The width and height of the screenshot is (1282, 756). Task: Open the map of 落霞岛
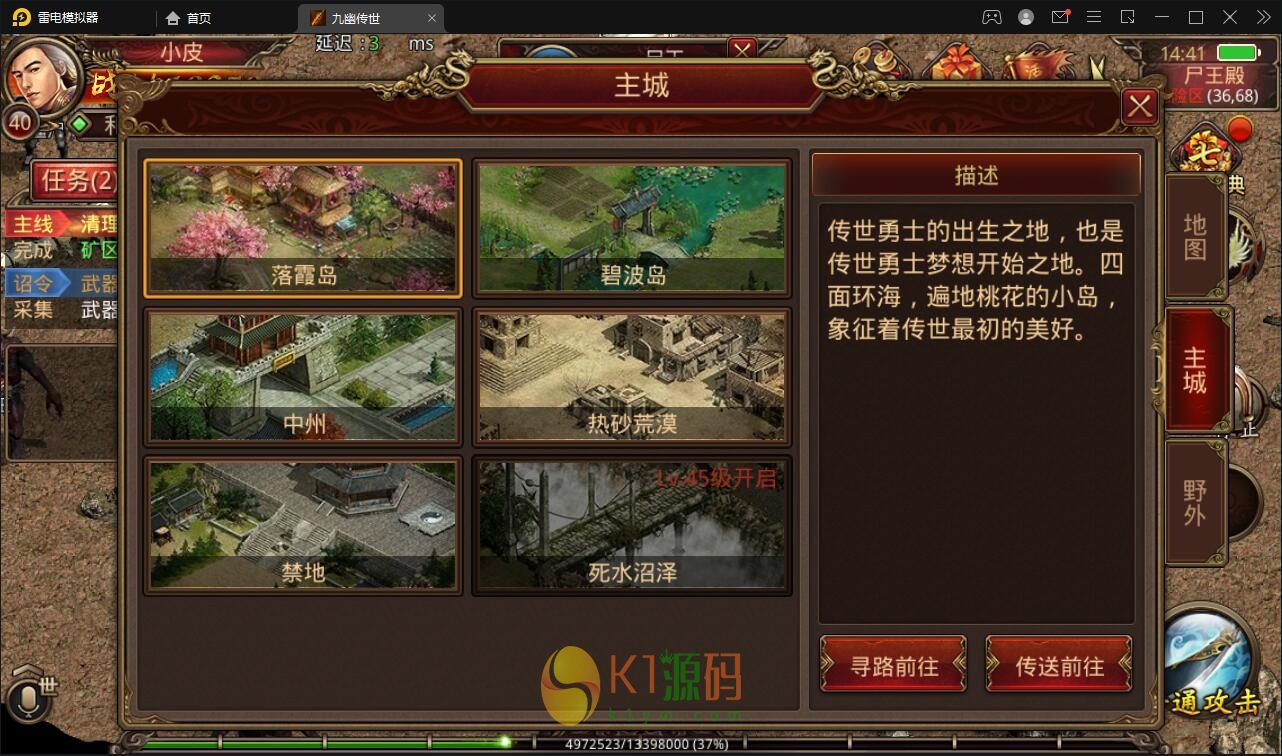coord(302,228)
